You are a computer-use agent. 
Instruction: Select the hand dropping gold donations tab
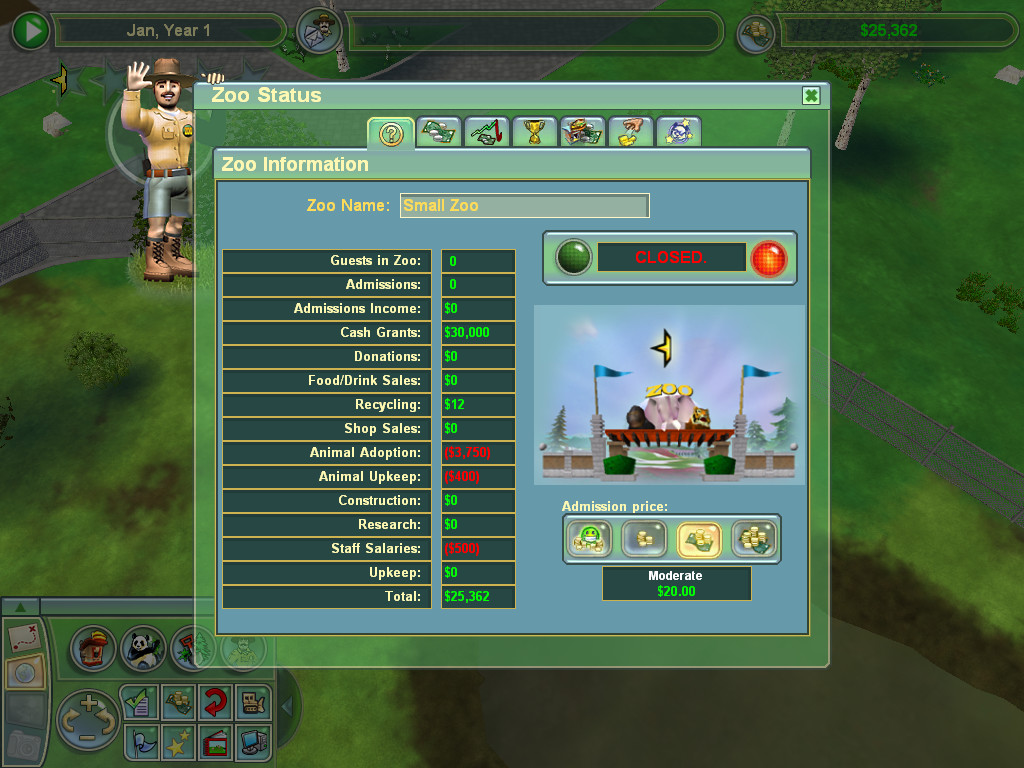point(630,132)
